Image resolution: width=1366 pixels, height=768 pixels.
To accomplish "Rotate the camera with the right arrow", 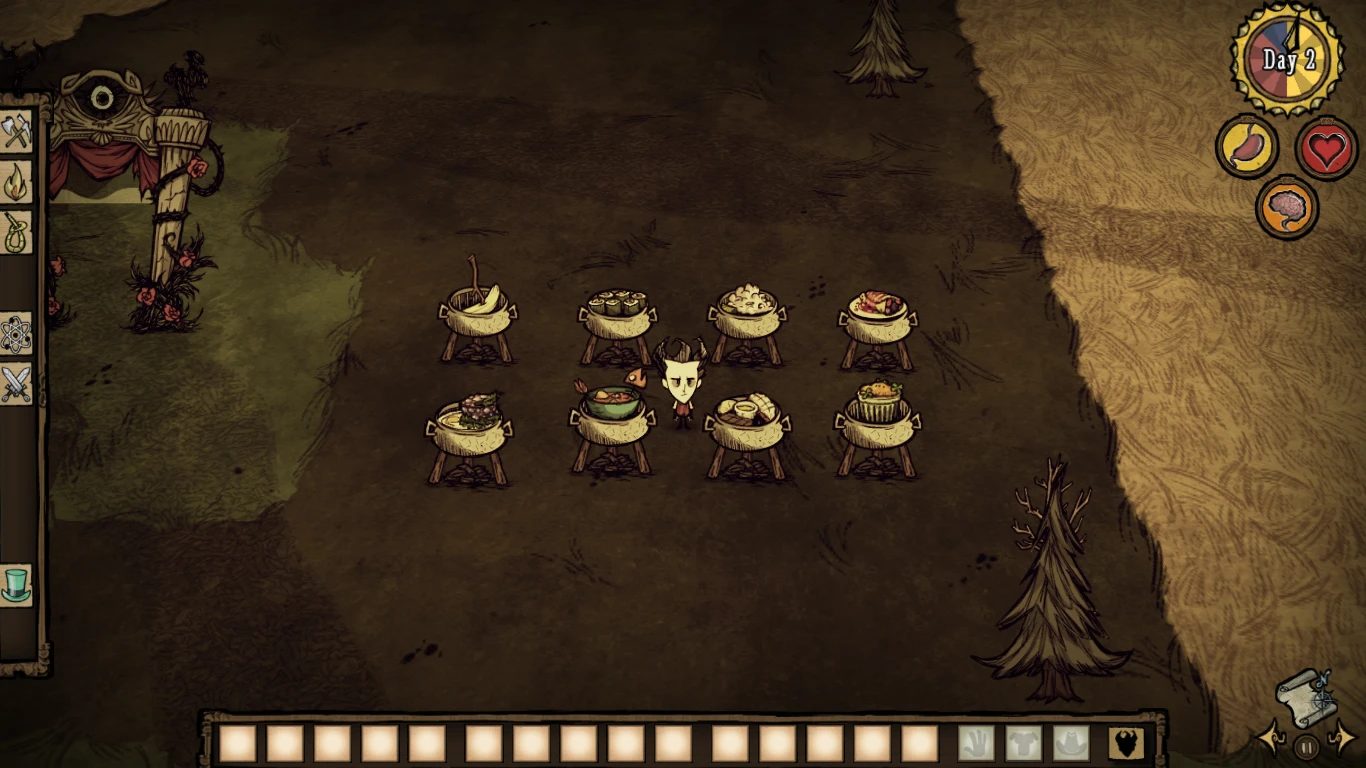I will coord(1343,741).
